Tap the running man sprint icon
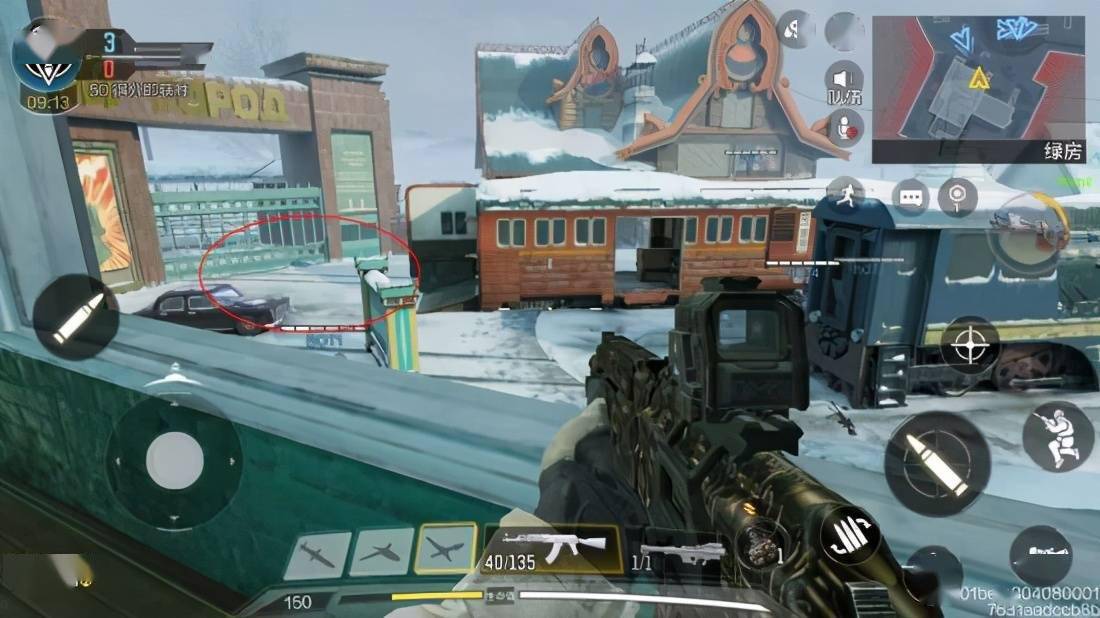This screenshot has height=618, width=1100. click(x=845, y=194)
